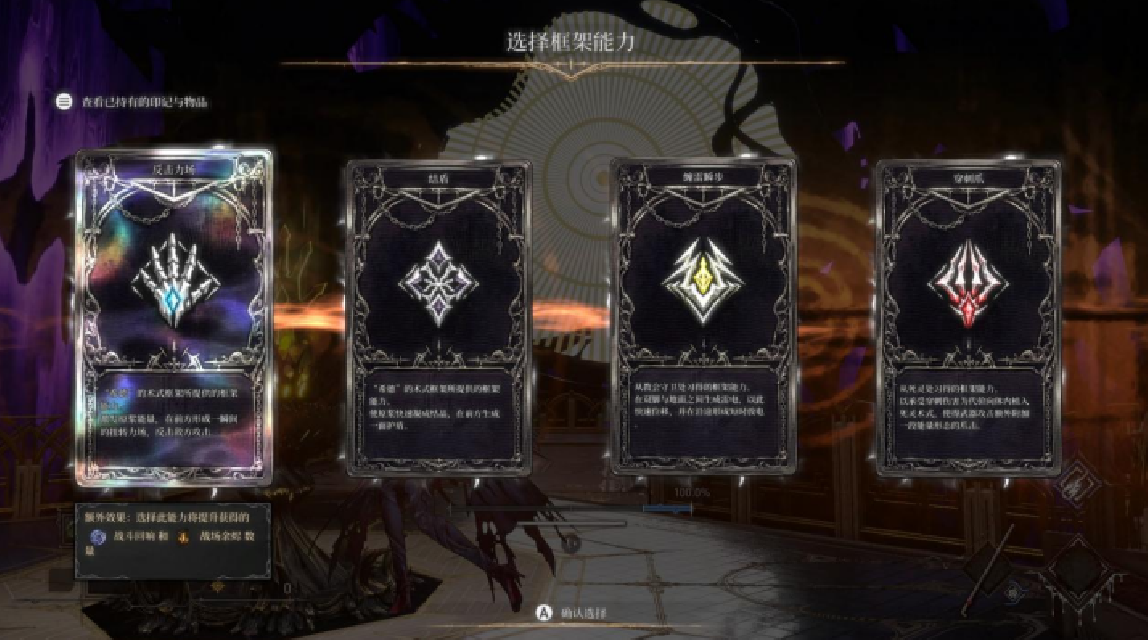Select the 穿刺爪 red claw card
The width and height of the screenshot is (1148, 640).
(968, 316)
